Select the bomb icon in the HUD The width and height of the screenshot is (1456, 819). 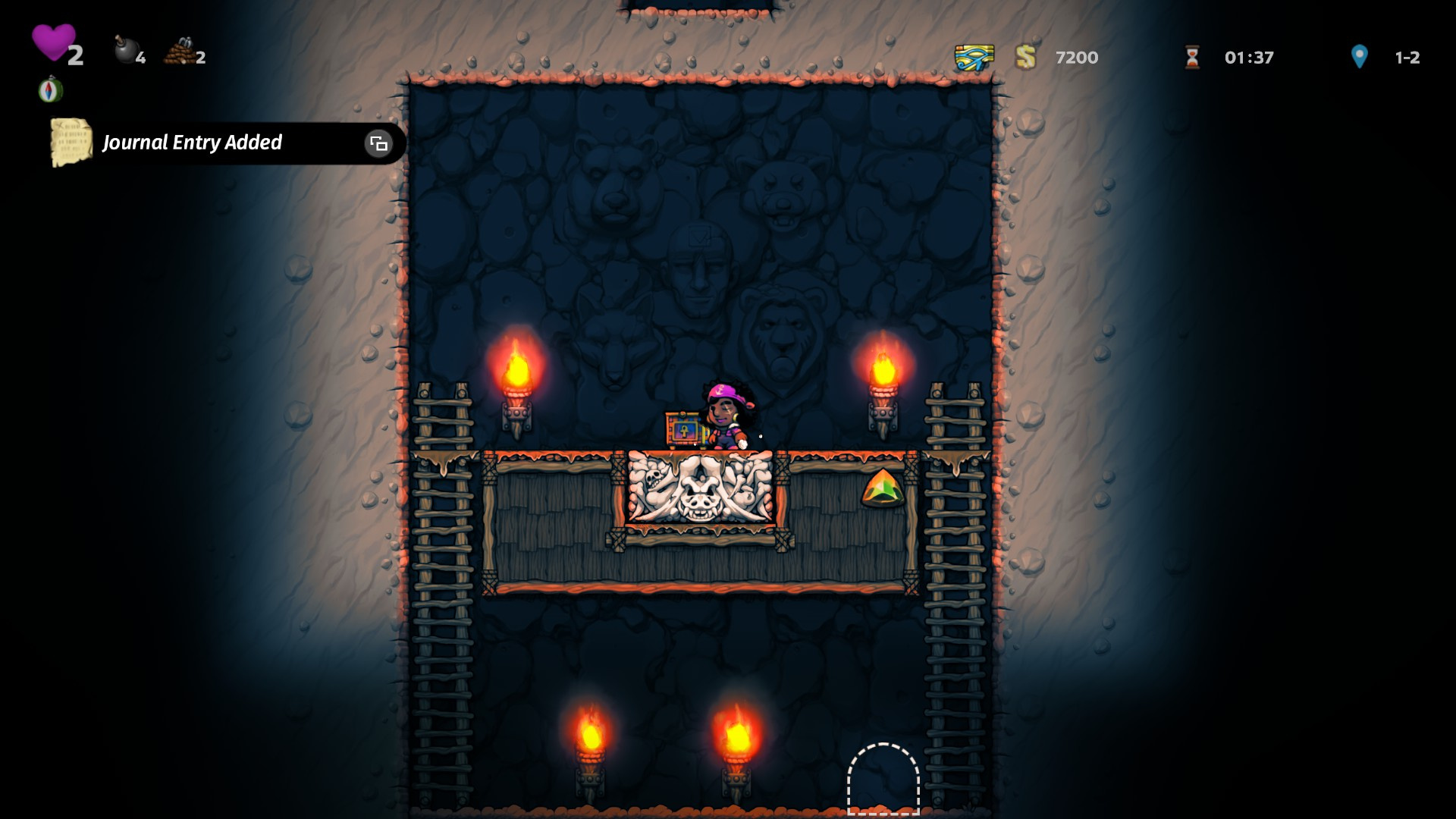125,51
